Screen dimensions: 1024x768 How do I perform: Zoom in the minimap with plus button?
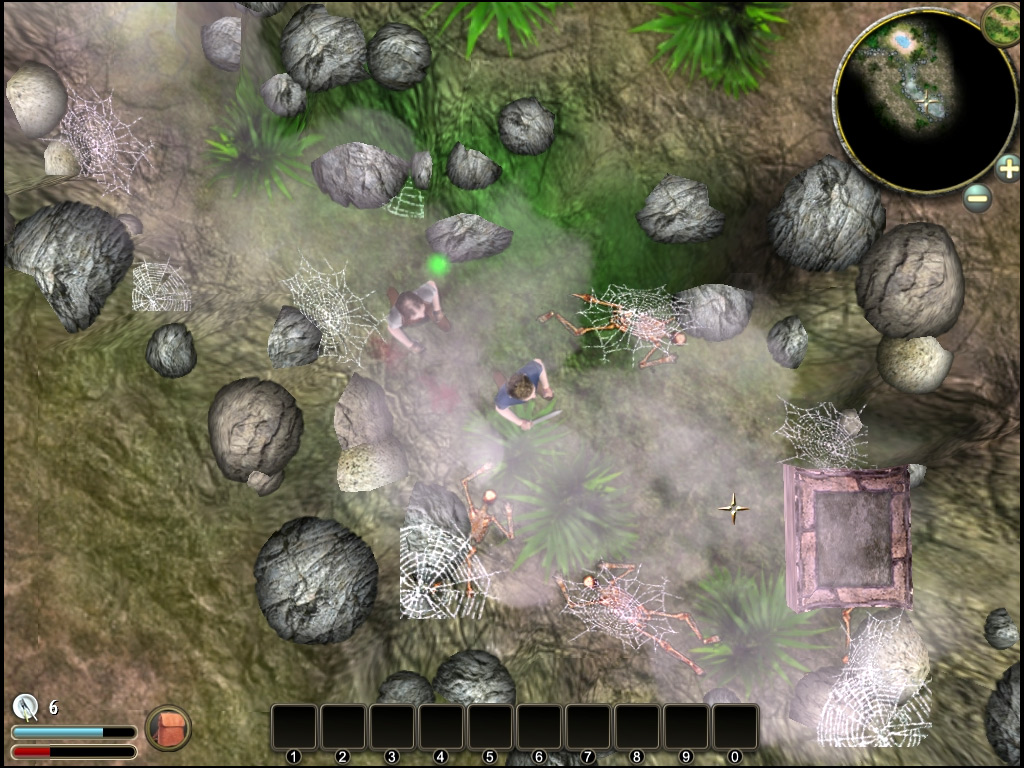[1007, 168]
